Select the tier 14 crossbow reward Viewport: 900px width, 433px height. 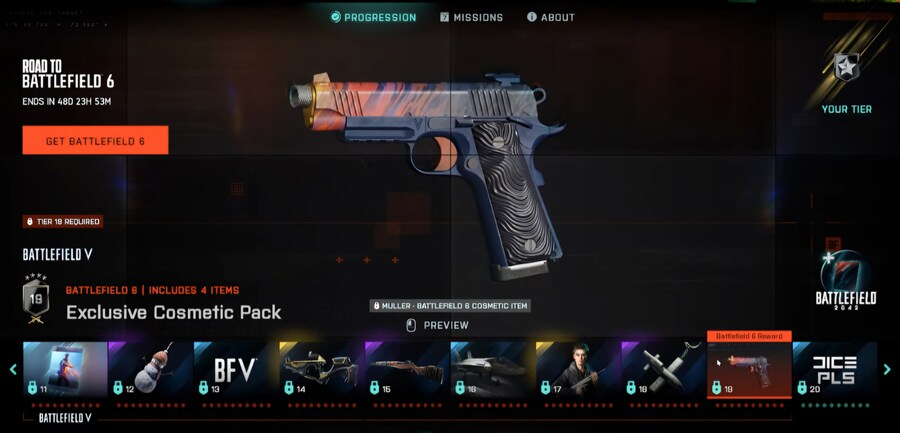pos(321,370)
